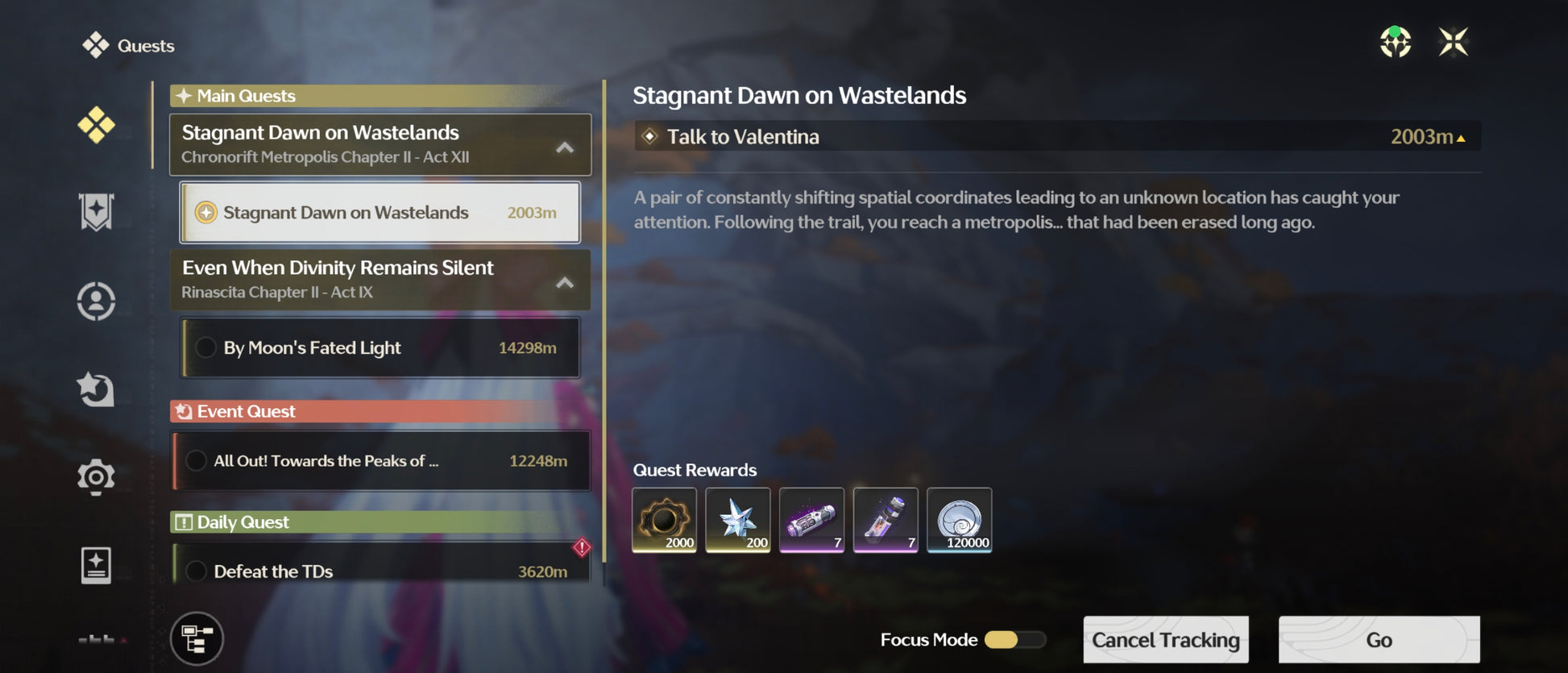Screen dimensions: 1568x673
Task: Click the green-dotted globe icon
Action: pyautogui.click(x=1395, y=42)
